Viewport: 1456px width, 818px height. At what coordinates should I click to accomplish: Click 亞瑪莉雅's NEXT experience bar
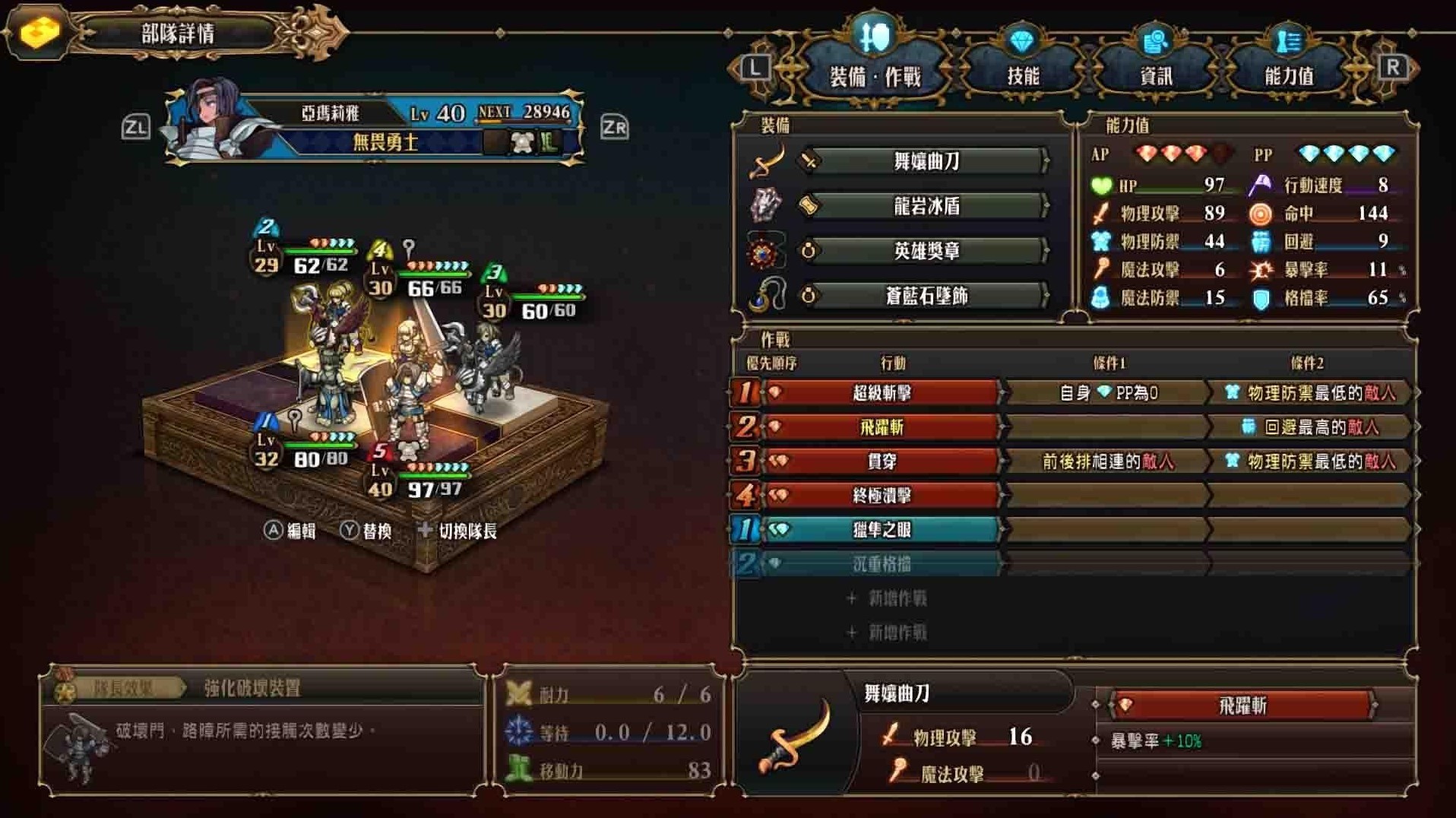point(522,113)
